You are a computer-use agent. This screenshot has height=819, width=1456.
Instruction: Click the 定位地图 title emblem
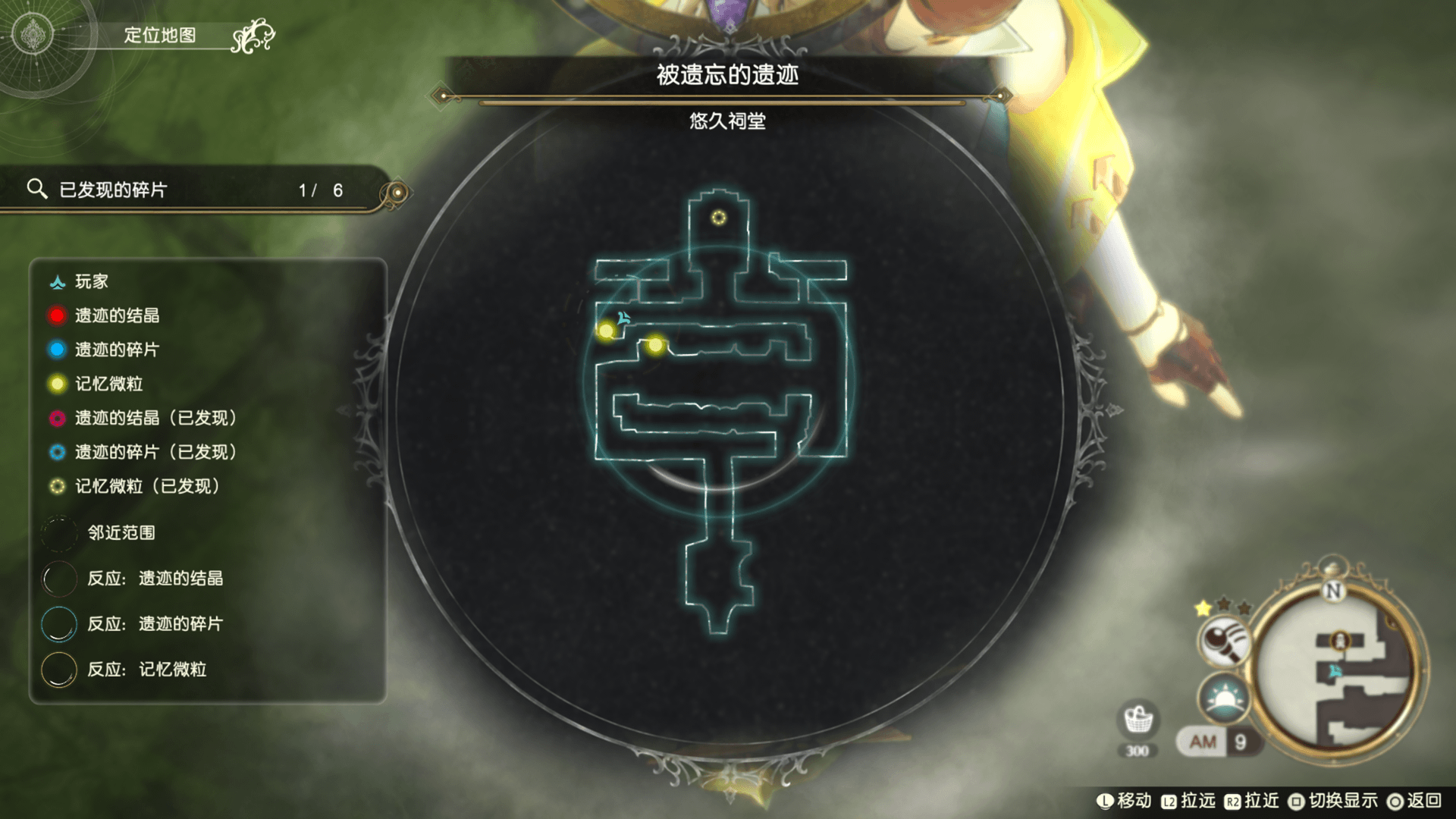33,34
